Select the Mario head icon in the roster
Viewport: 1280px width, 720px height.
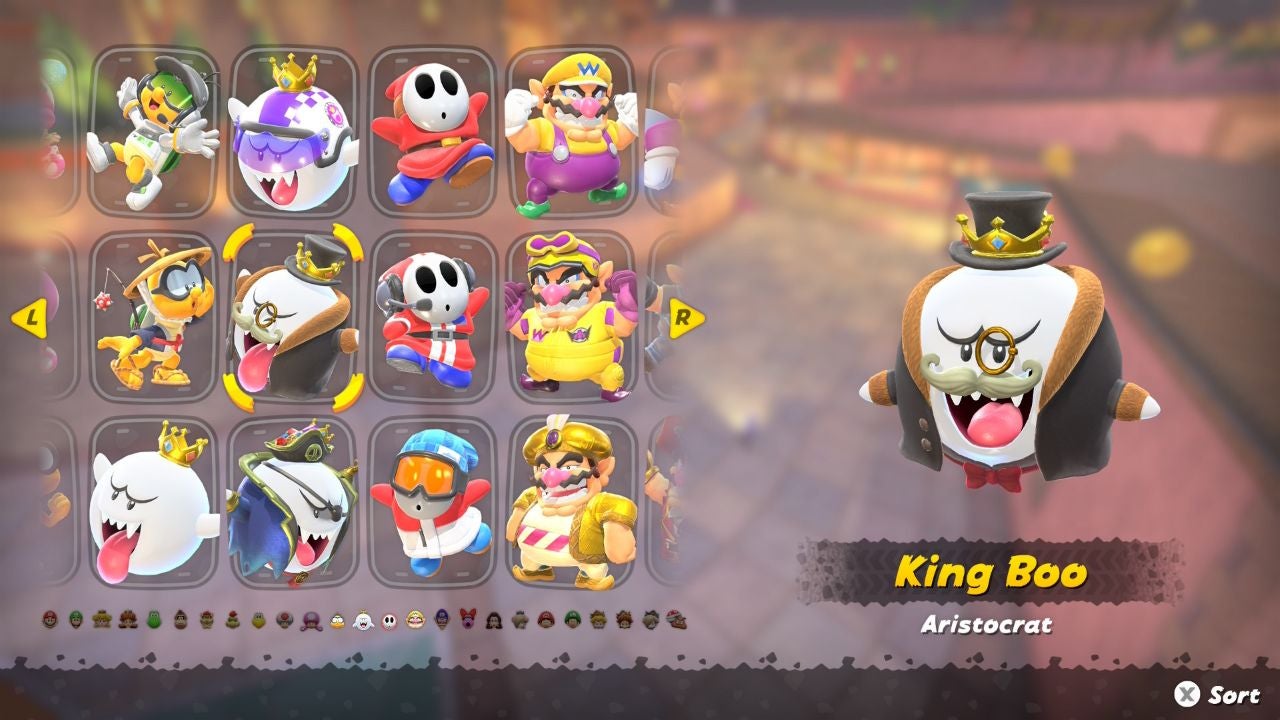tap(48, 618)
